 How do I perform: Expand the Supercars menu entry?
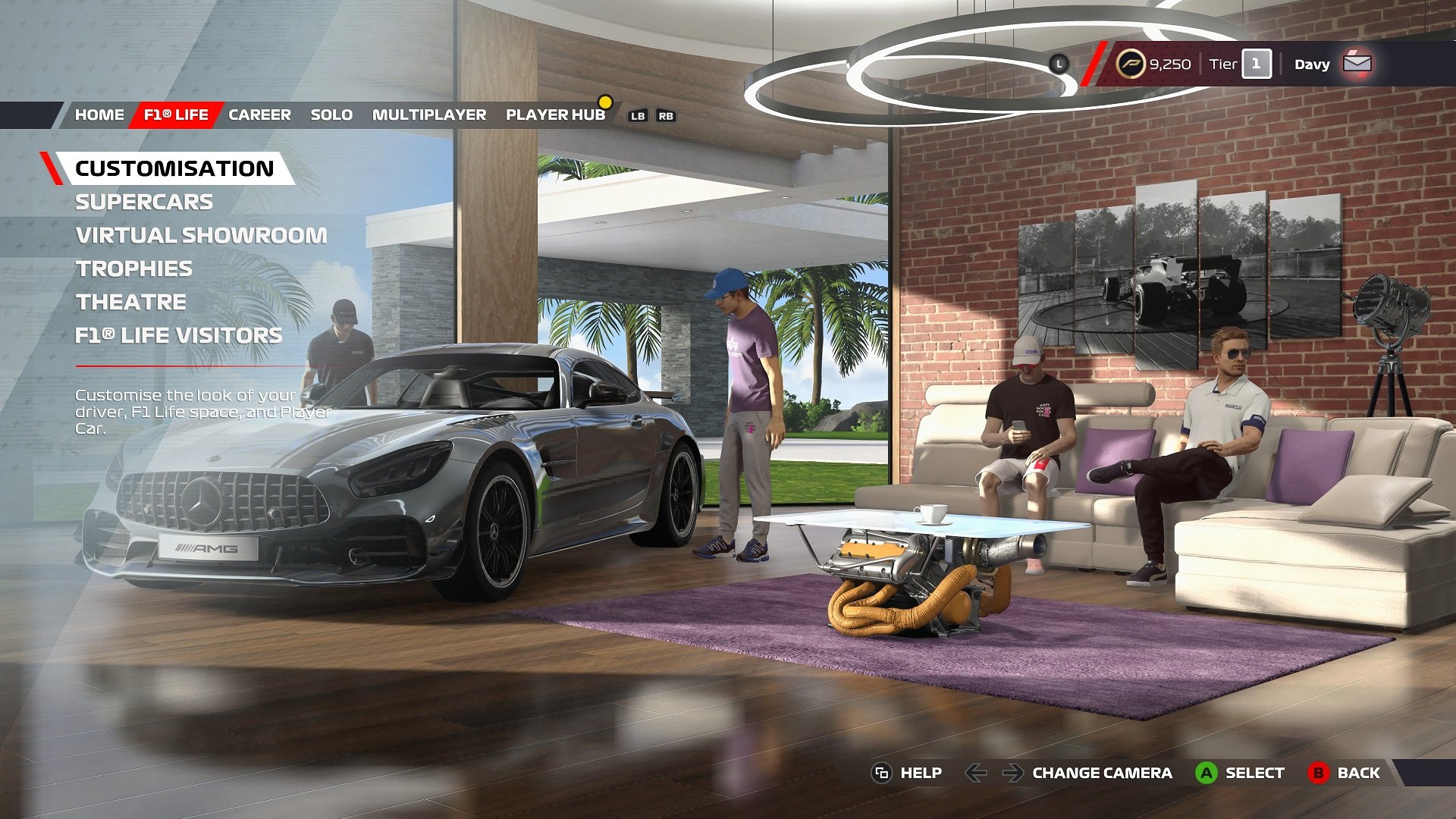(143, 202)
